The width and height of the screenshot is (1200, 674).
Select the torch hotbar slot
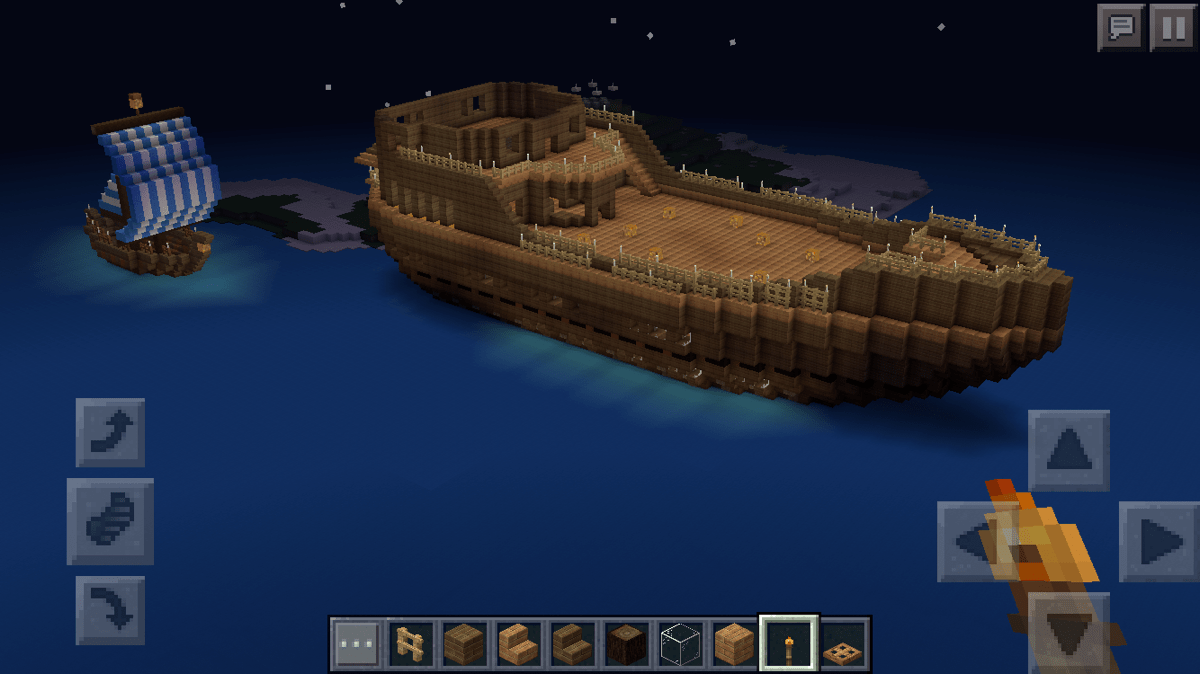(789, 643)
